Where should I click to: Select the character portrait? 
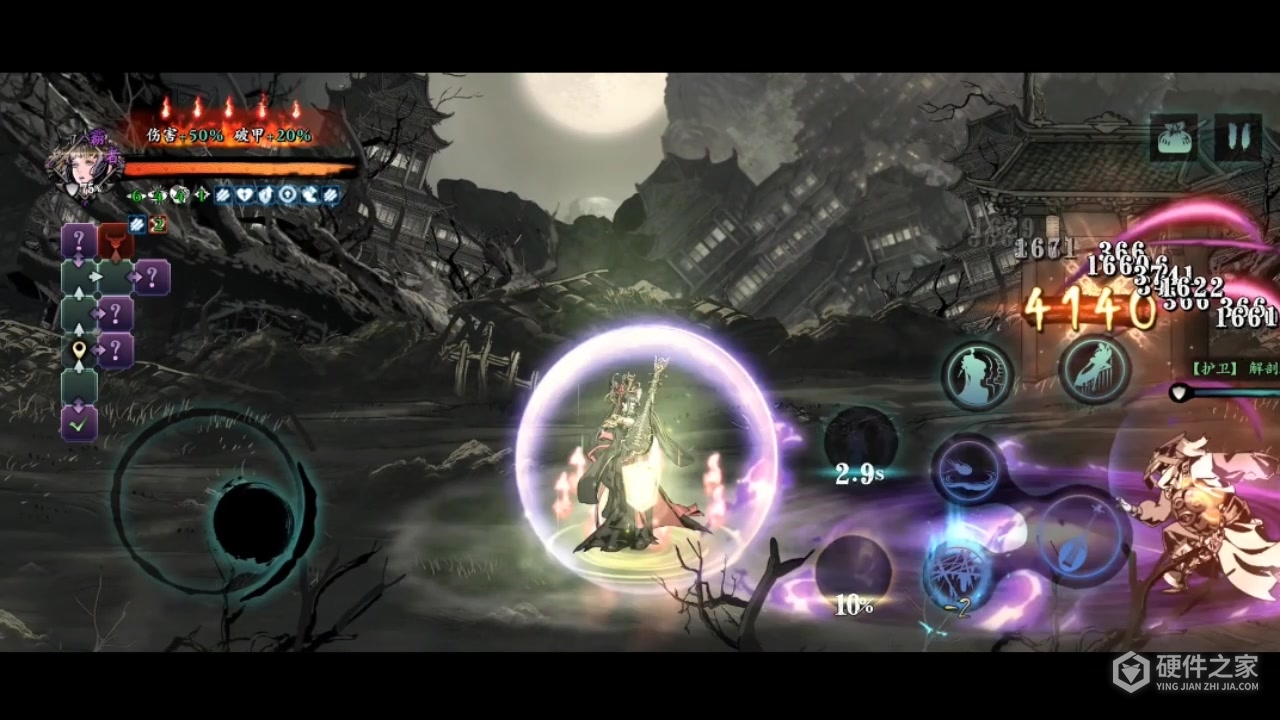click(x=76, y=165)
